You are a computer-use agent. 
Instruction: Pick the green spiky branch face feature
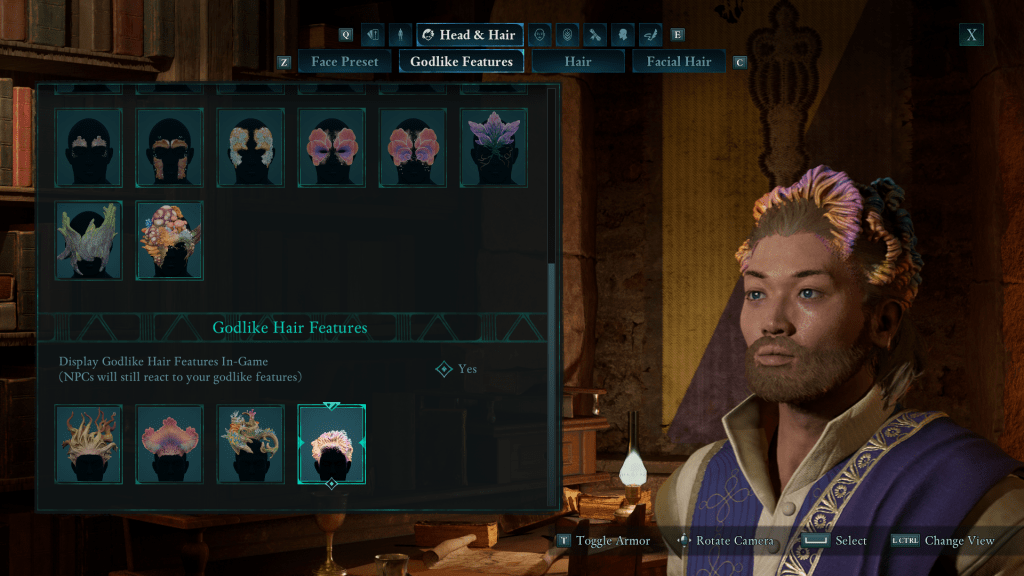(x=89, y=240)
